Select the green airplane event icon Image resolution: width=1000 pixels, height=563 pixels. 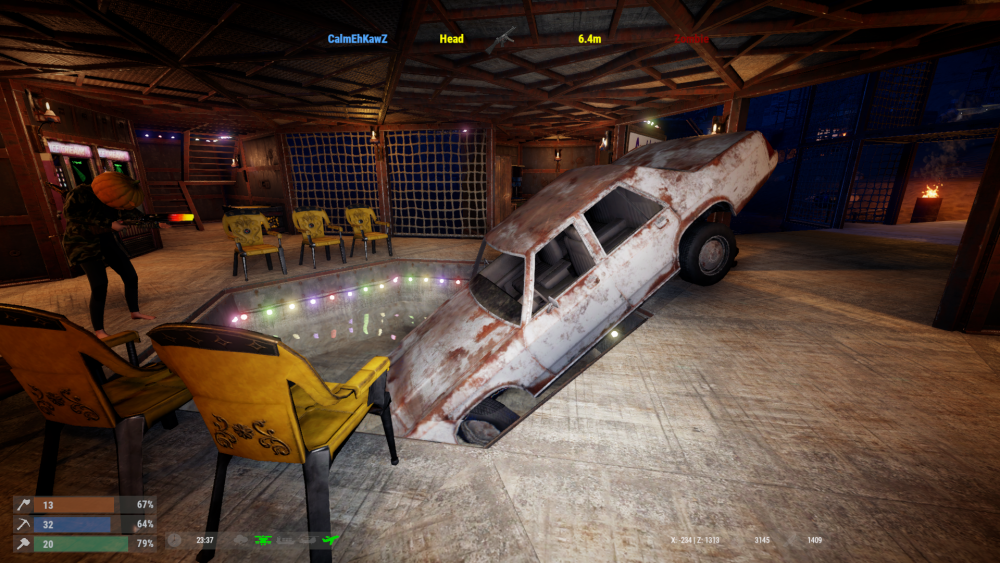click(331, 540)
